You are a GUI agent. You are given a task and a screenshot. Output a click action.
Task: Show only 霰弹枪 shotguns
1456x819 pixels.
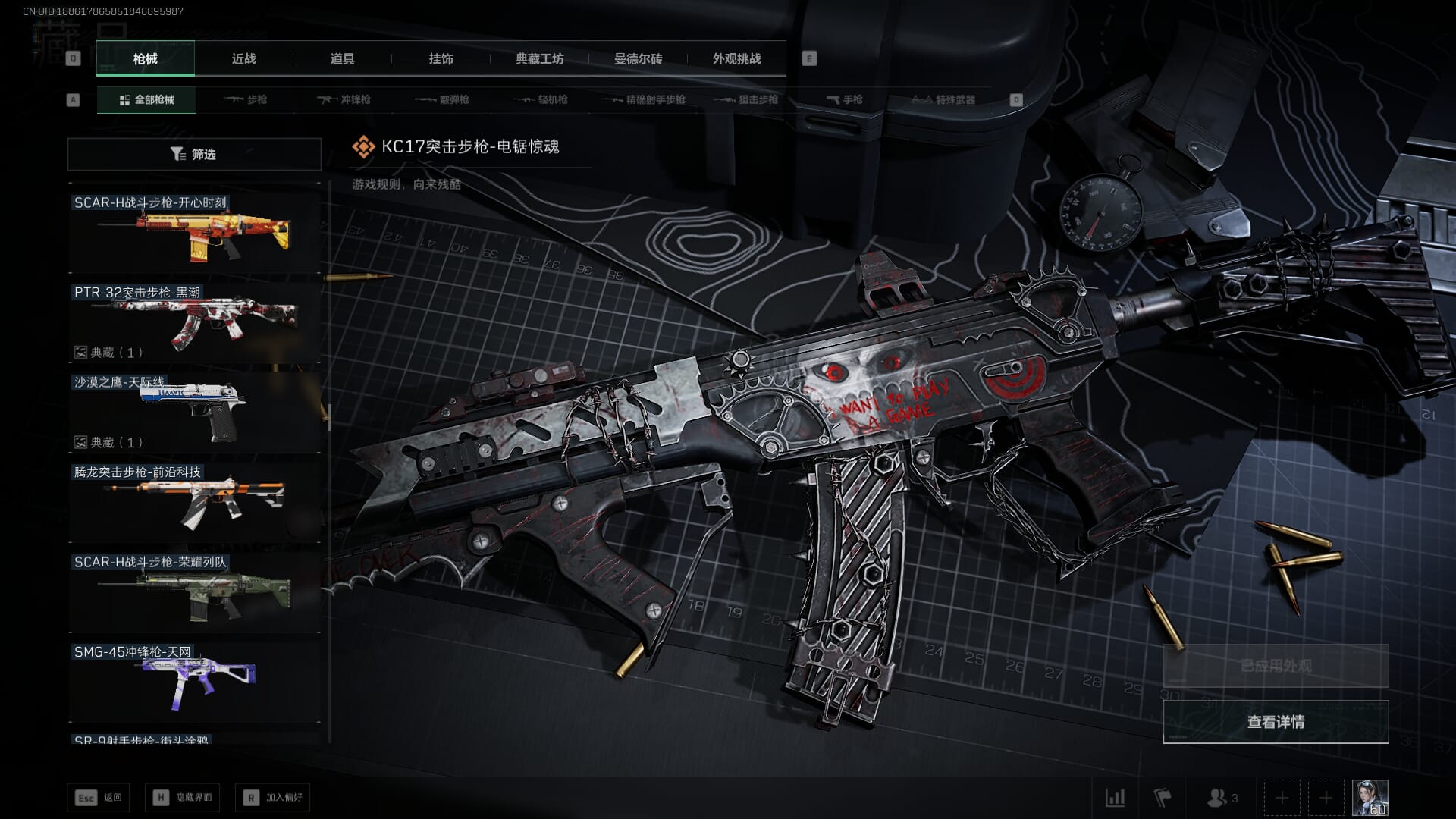coord(443,99)
